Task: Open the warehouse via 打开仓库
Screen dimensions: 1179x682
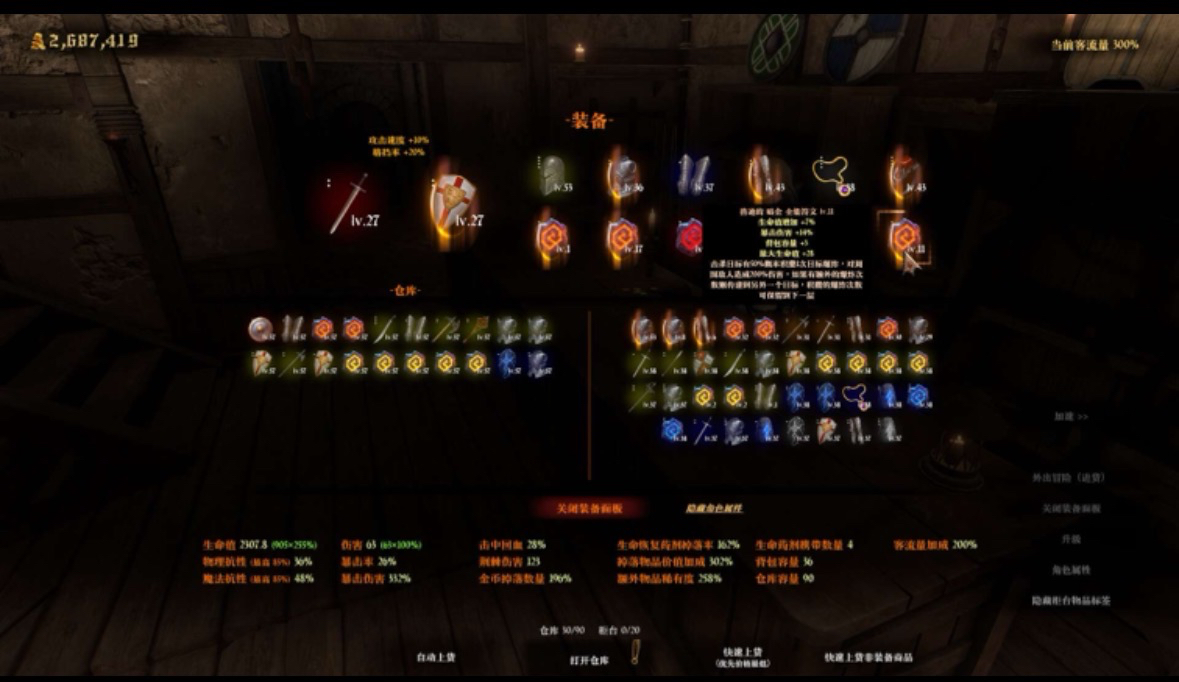Action: click(588, 660)
